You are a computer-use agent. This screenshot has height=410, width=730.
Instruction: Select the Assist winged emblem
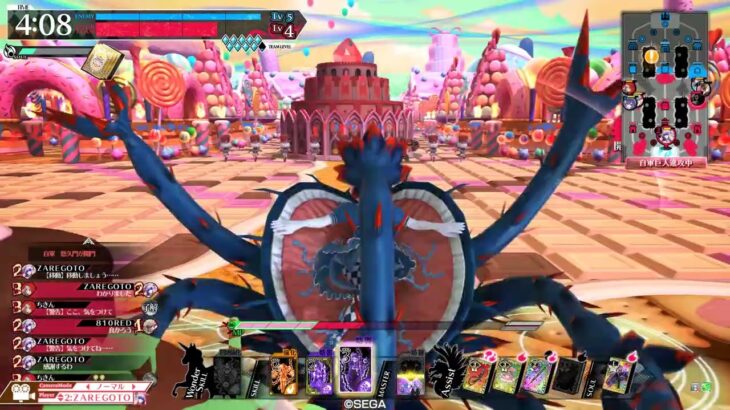(x=445, y=371)
